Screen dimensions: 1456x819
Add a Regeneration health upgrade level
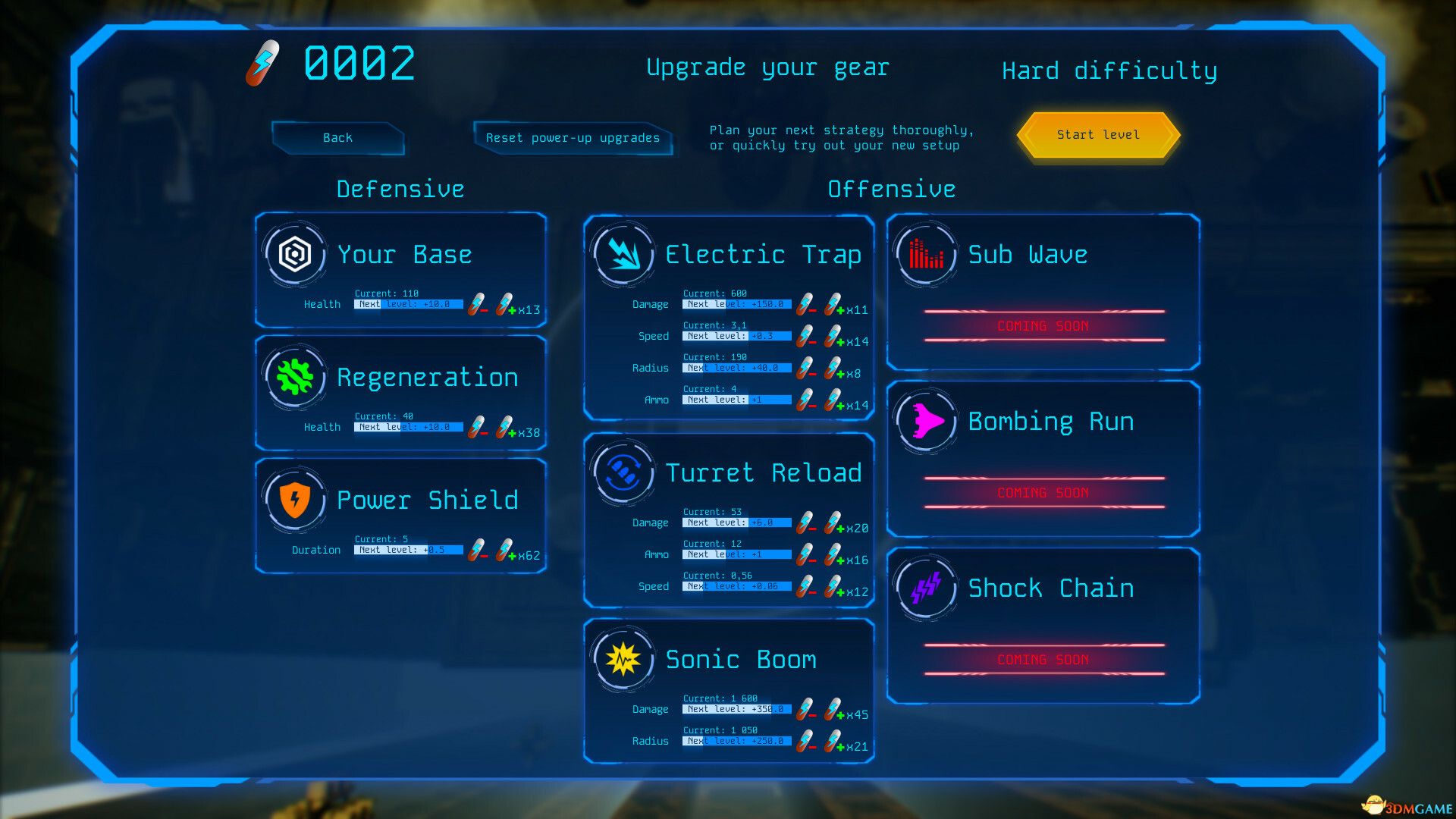[505, 428]
